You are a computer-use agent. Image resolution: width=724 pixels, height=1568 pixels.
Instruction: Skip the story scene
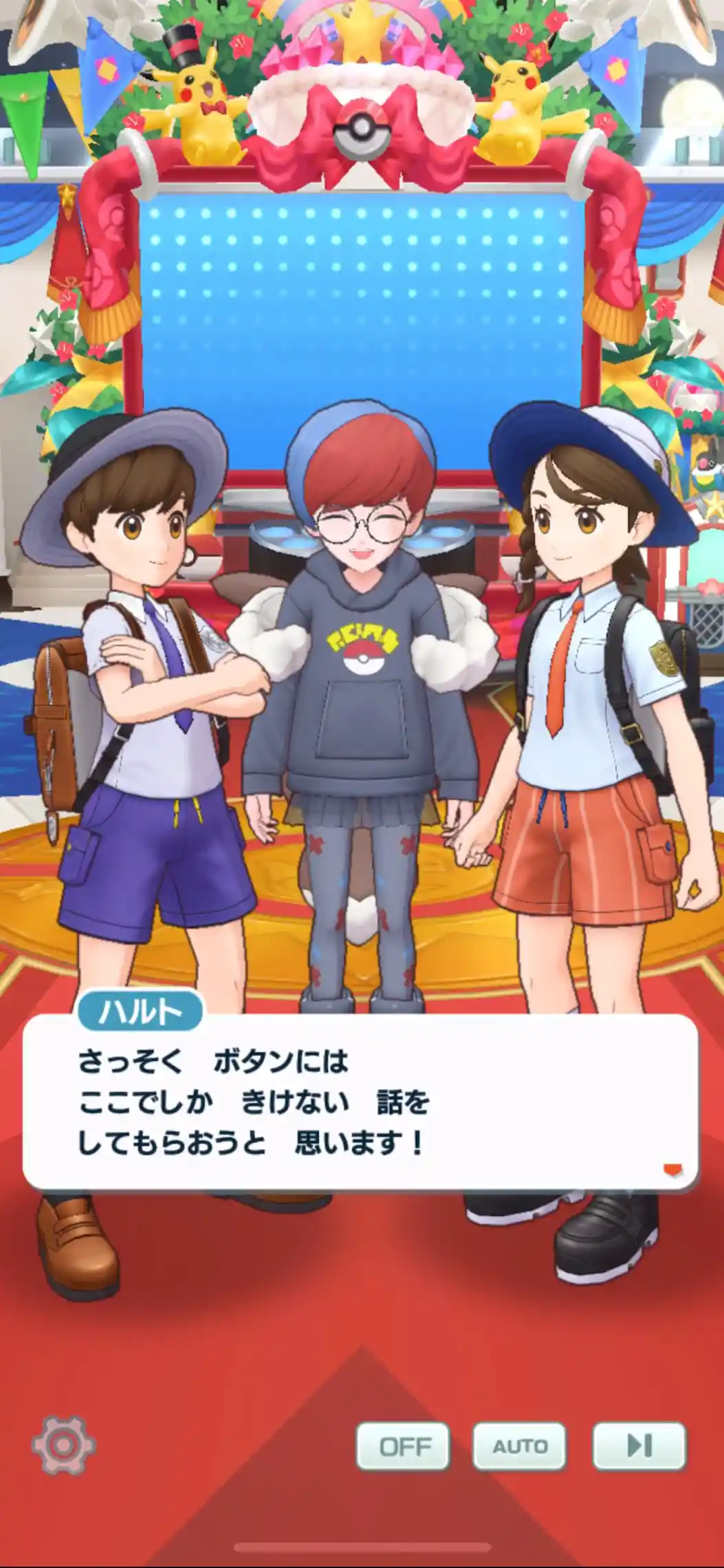639,1446
